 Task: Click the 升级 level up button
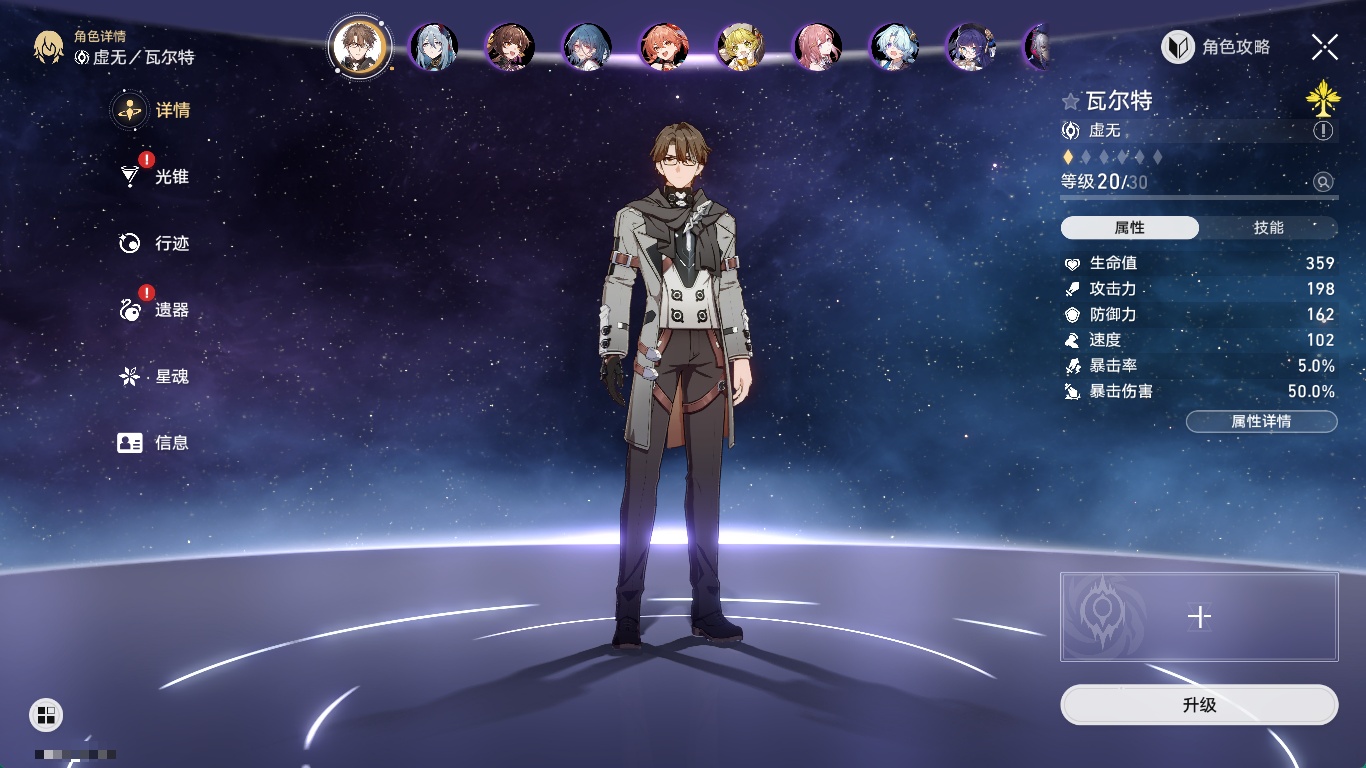click(x=1199, y=705)
